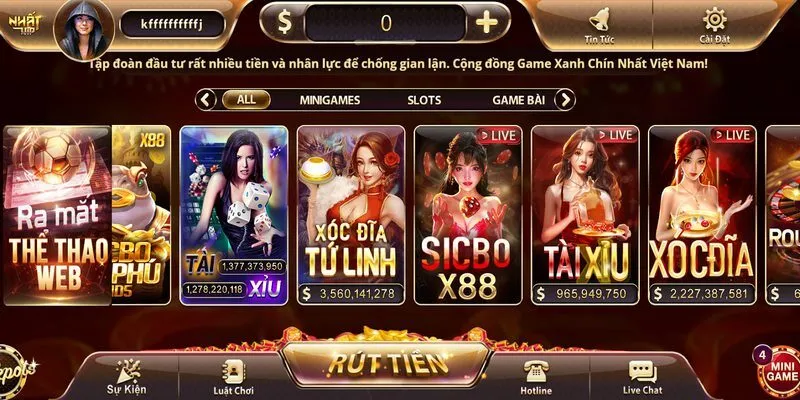Viewport: 800px width, 400px height.
Task: Open the live Tài Xỉu game tile
Action: (x=585, y=215)
